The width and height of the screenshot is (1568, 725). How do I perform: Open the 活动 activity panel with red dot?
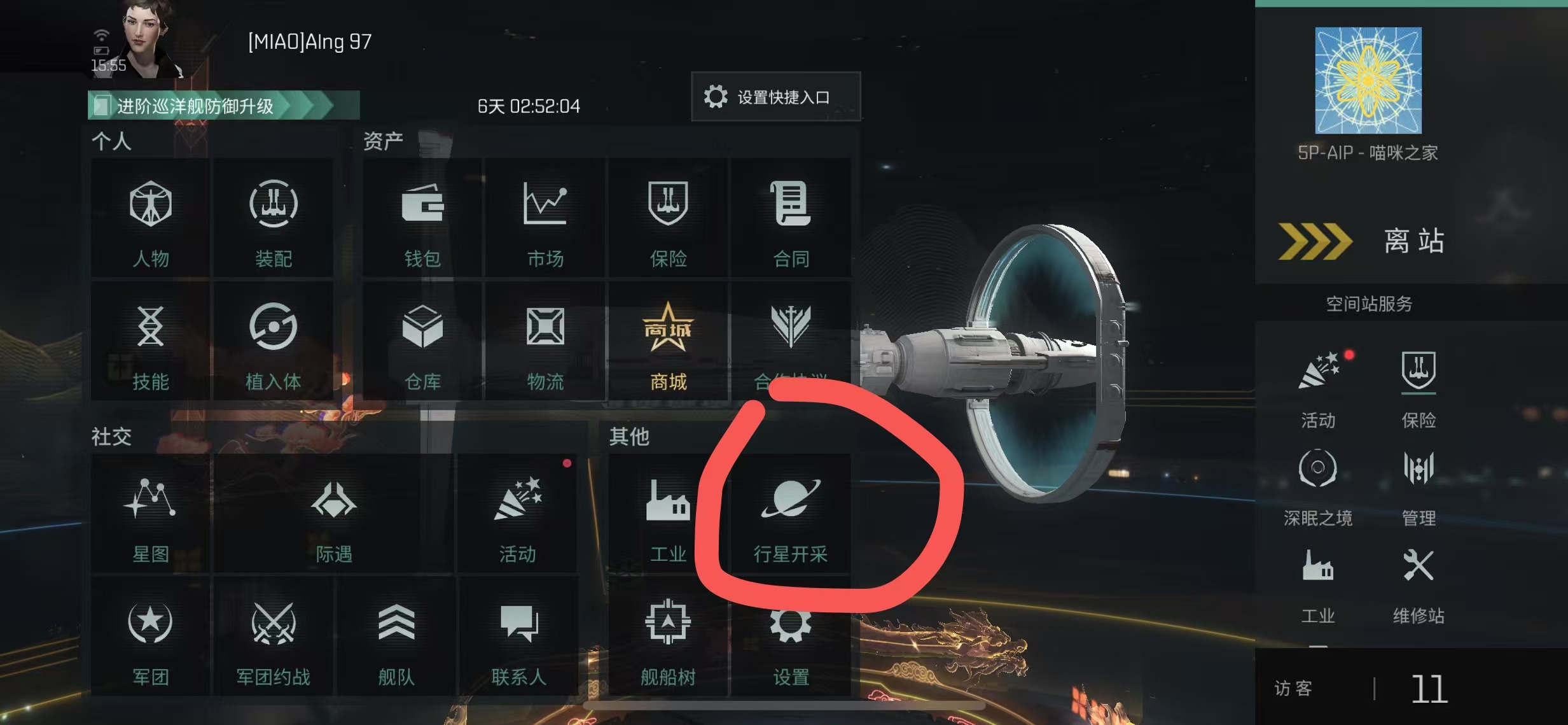click(x=518, y=509)
